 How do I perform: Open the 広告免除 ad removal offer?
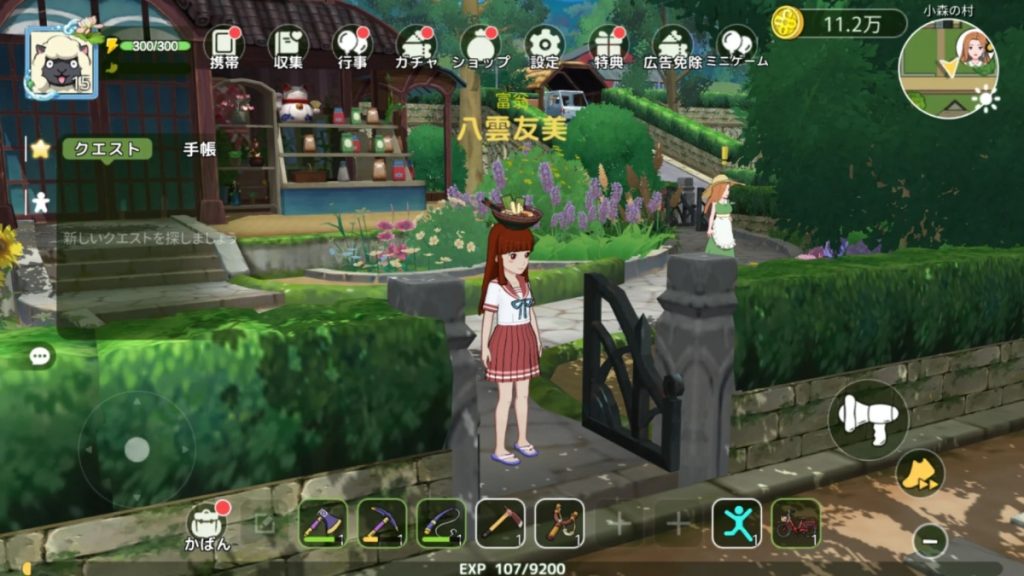point(673,45)
